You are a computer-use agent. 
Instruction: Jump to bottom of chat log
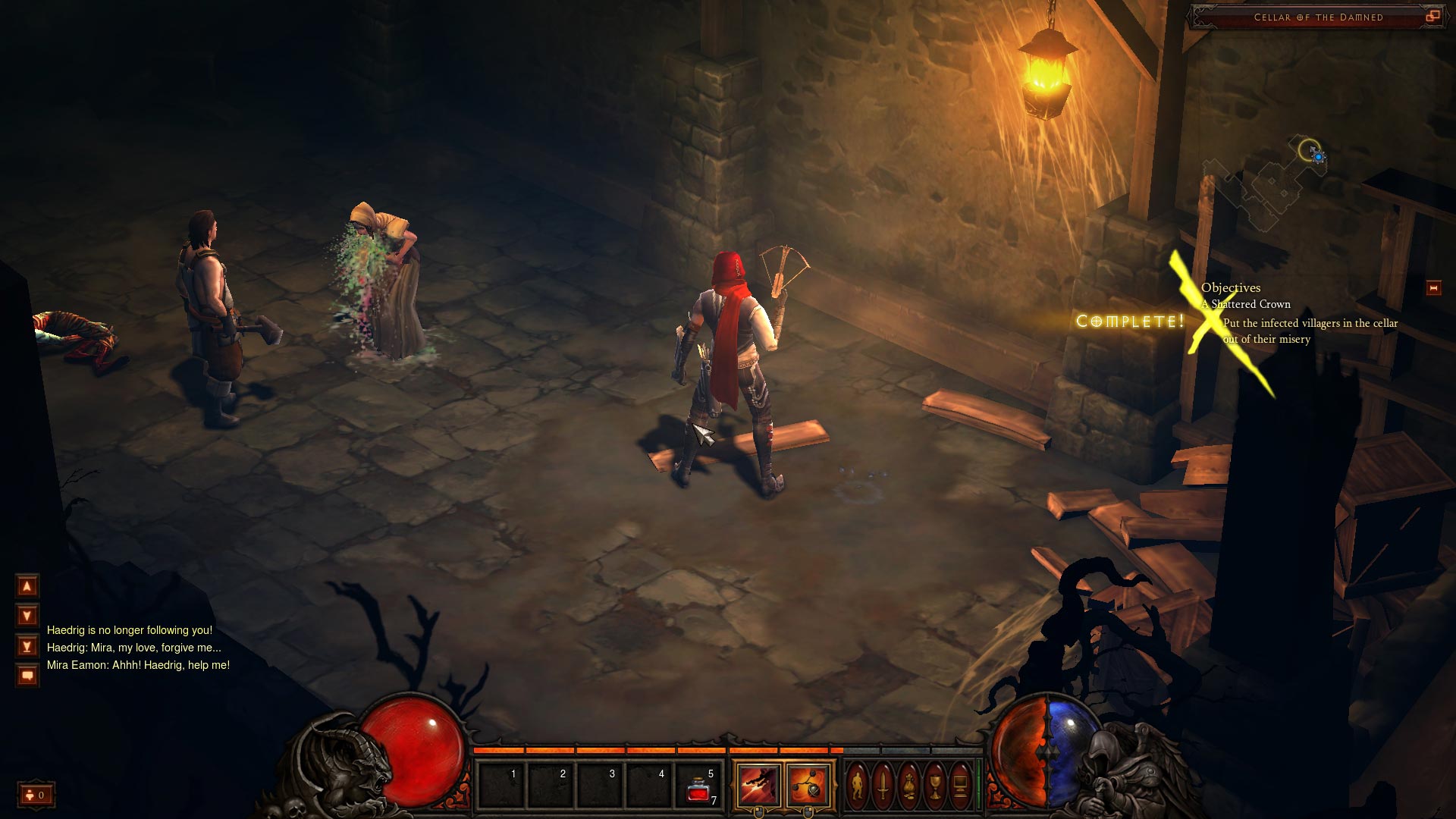pos(27,646)
